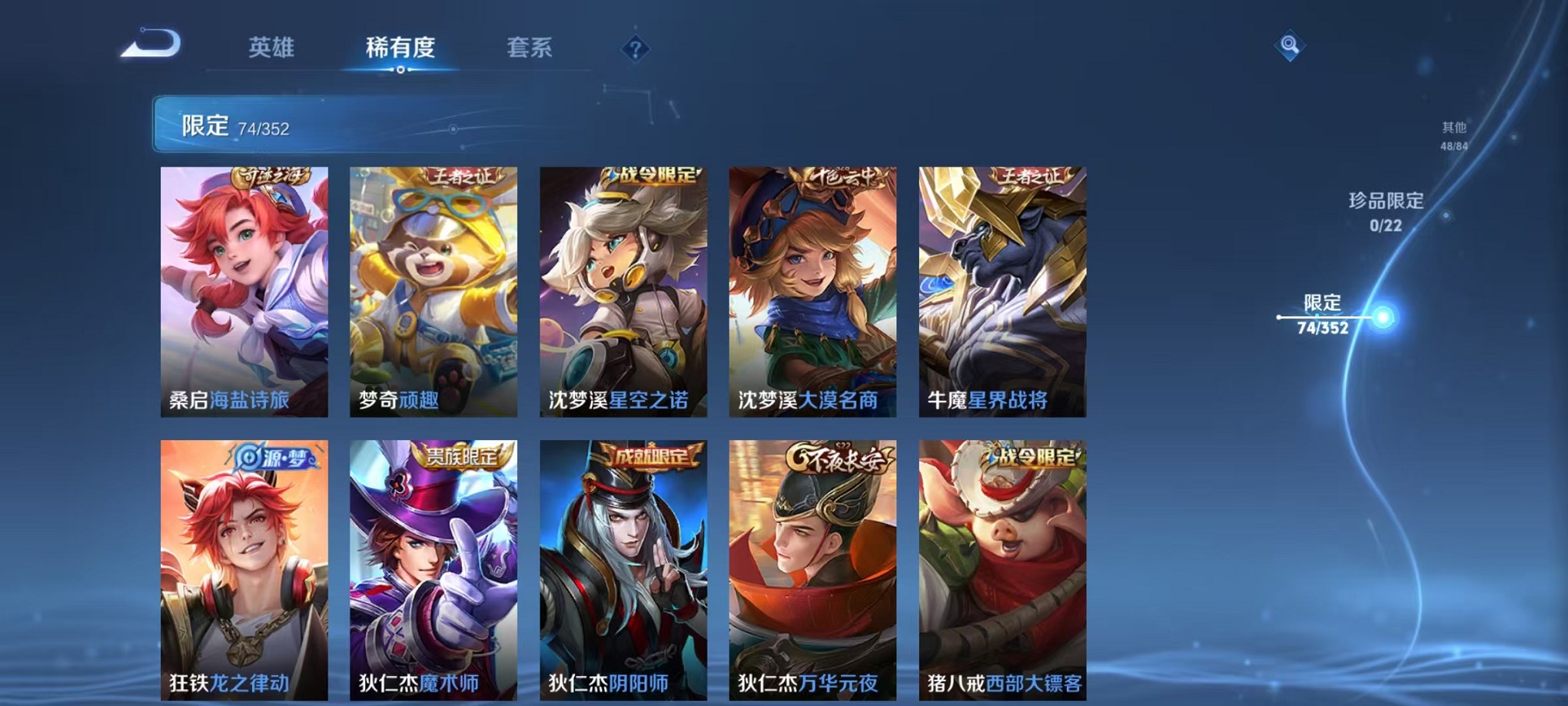This screenshot has width=1568, height=706.
Task: Select the 稀有度 tab
Action: pos(400,48)
